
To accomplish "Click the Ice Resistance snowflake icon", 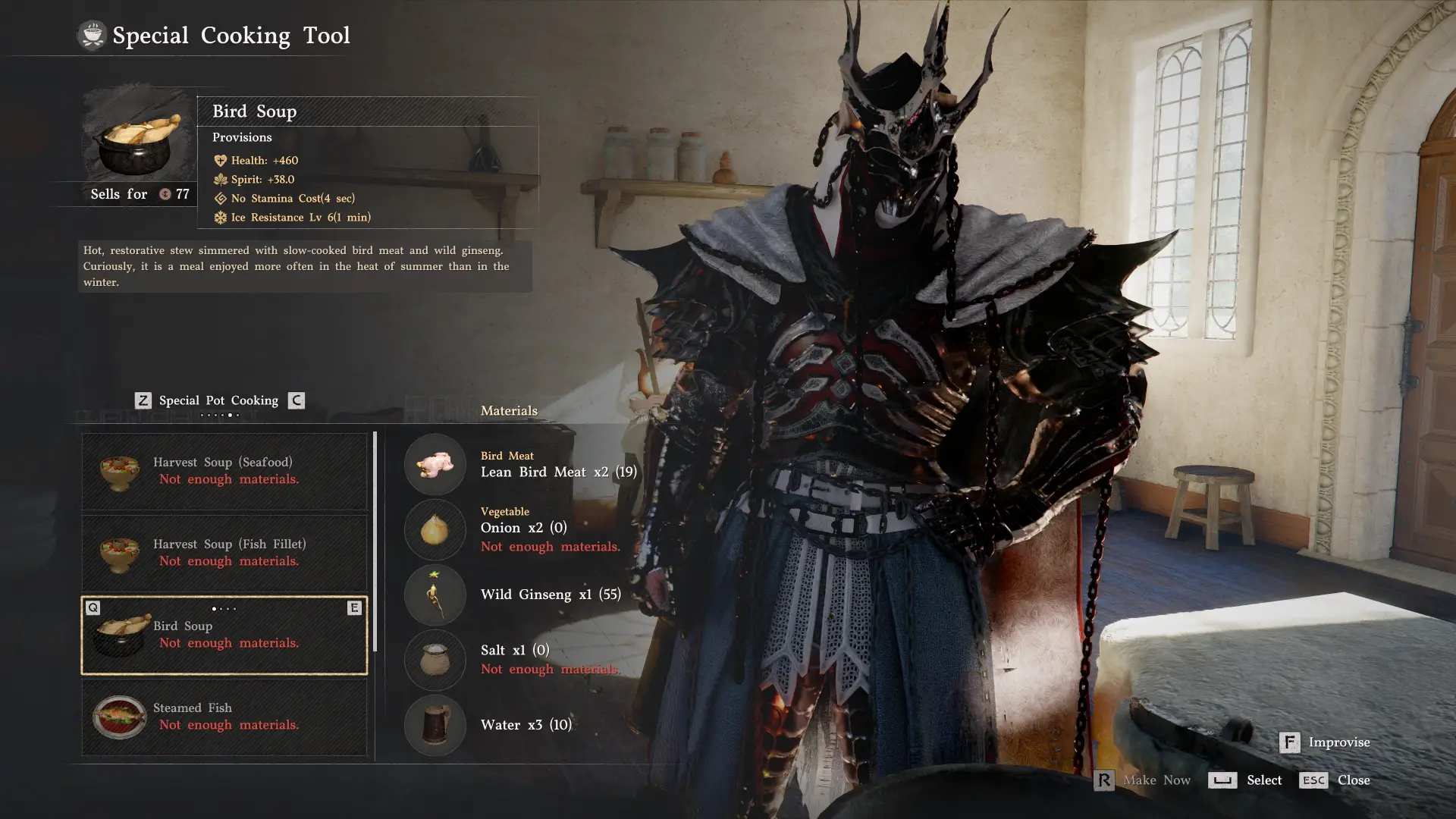I will (x=221, y=217).
